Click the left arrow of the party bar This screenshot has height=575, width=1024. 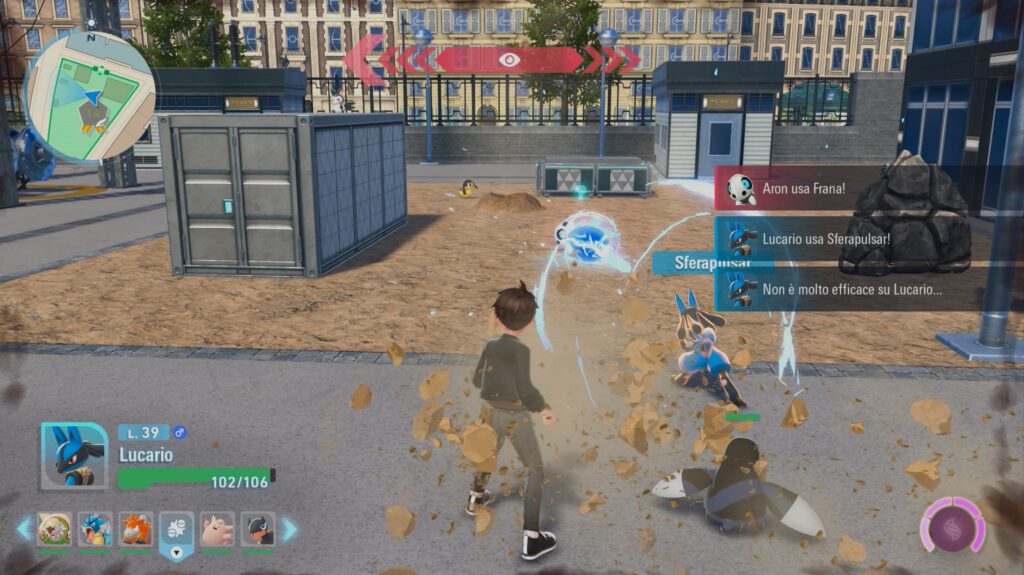click(24, 528)
